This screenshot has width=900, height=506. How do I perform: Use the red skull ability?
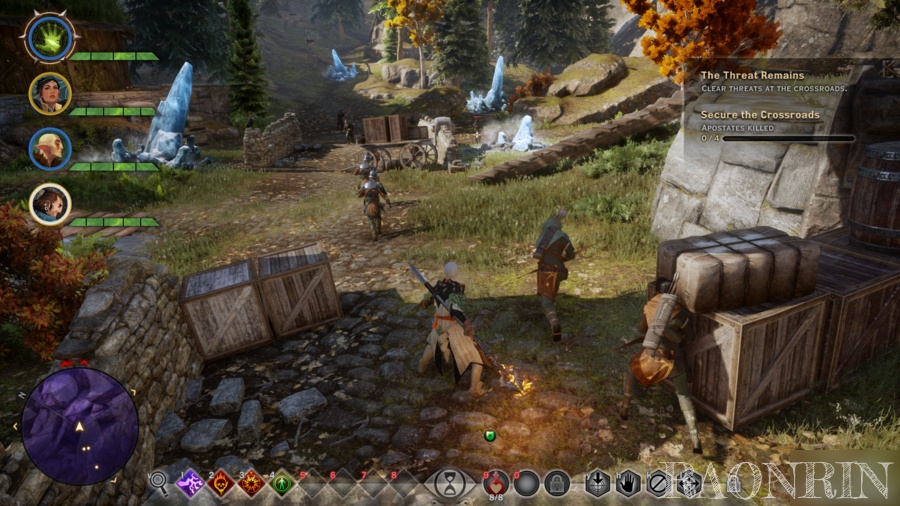pos(221,484)
